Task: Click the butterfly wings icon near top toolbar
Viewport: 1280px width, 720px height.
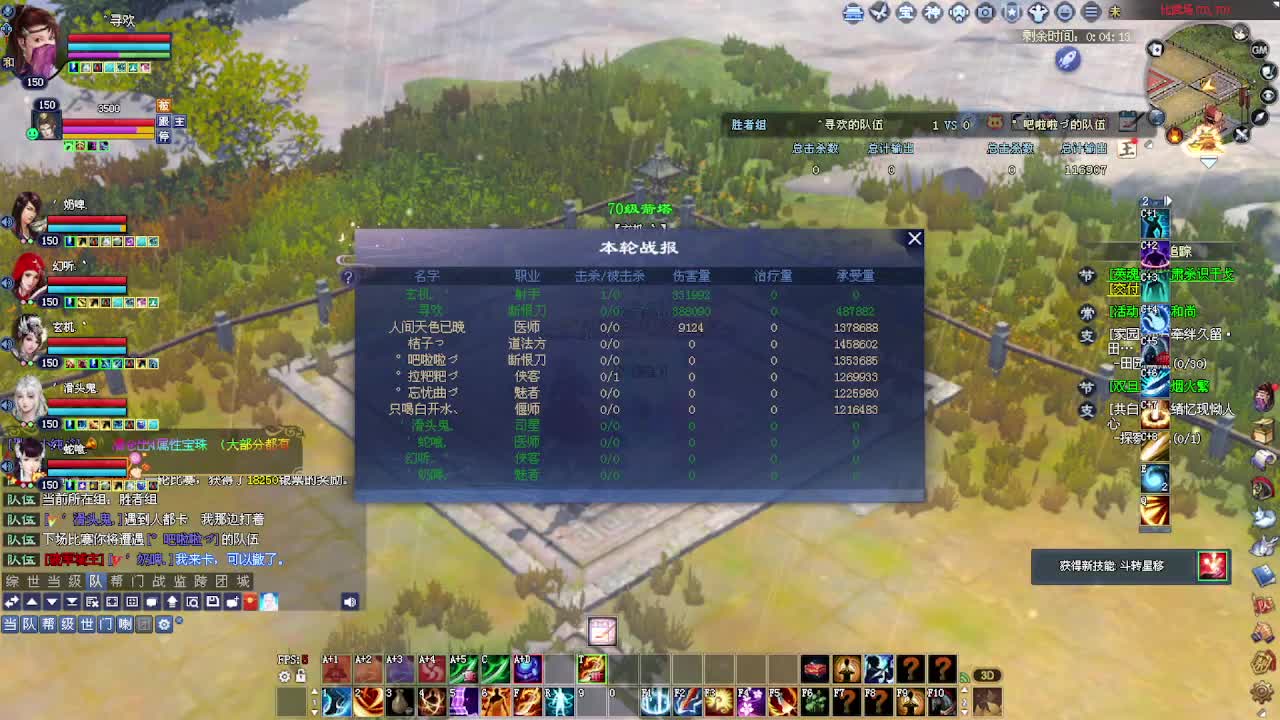Action: pos(878,13)
